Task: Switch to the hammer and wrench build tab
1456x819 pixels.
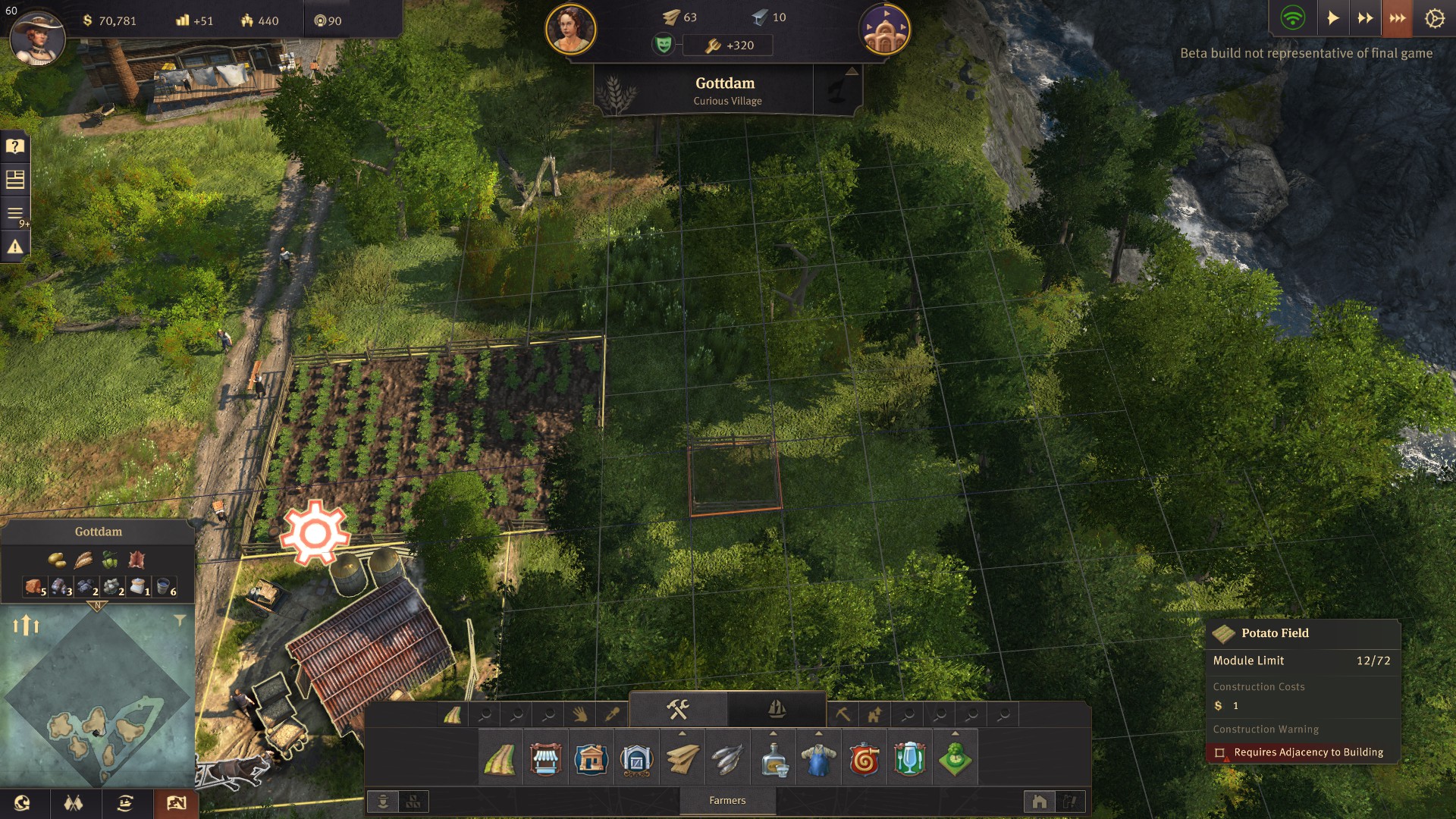Action: [x=678, y=710]
